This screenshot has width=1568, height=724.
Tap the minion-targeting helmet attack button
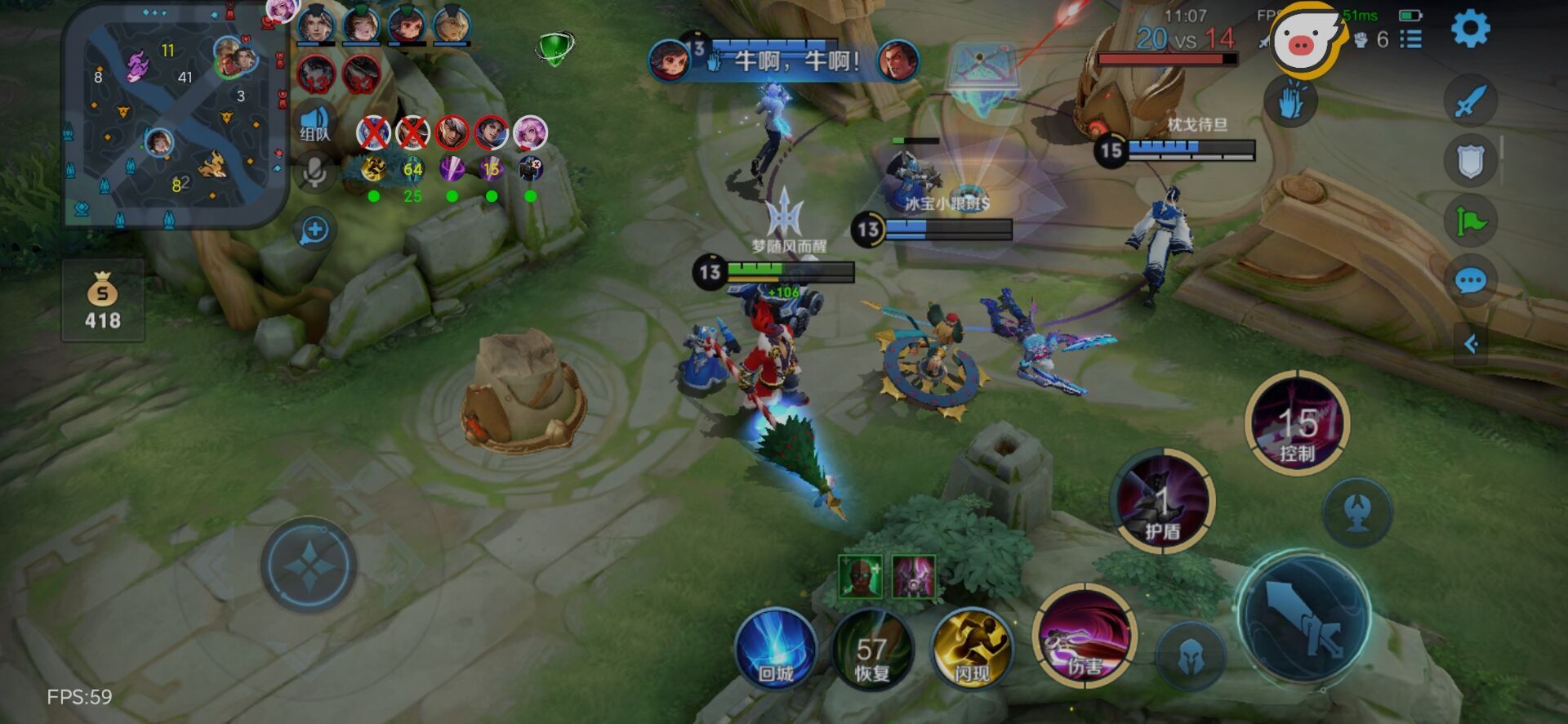1192,655
